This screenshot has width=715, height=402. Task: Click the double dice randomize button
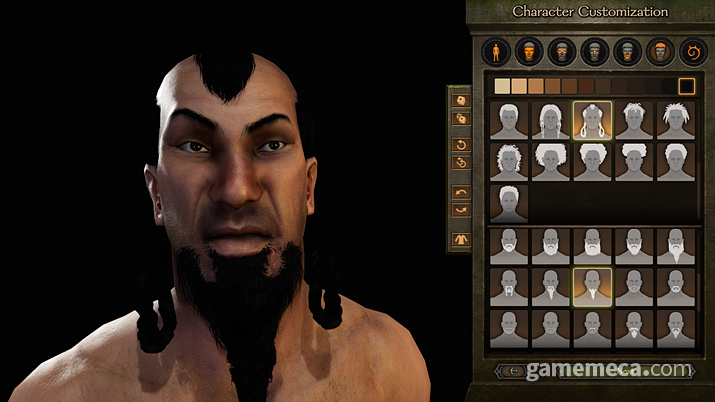[x=460, y=118]
